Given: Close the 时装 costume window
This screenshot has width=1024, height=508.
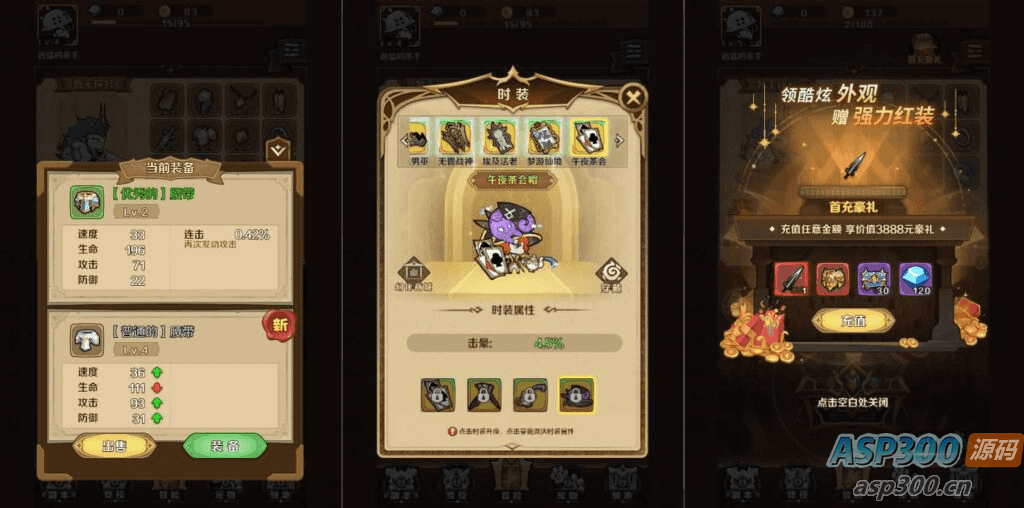Looking at the screenshot, I should [x=632, y=98].
